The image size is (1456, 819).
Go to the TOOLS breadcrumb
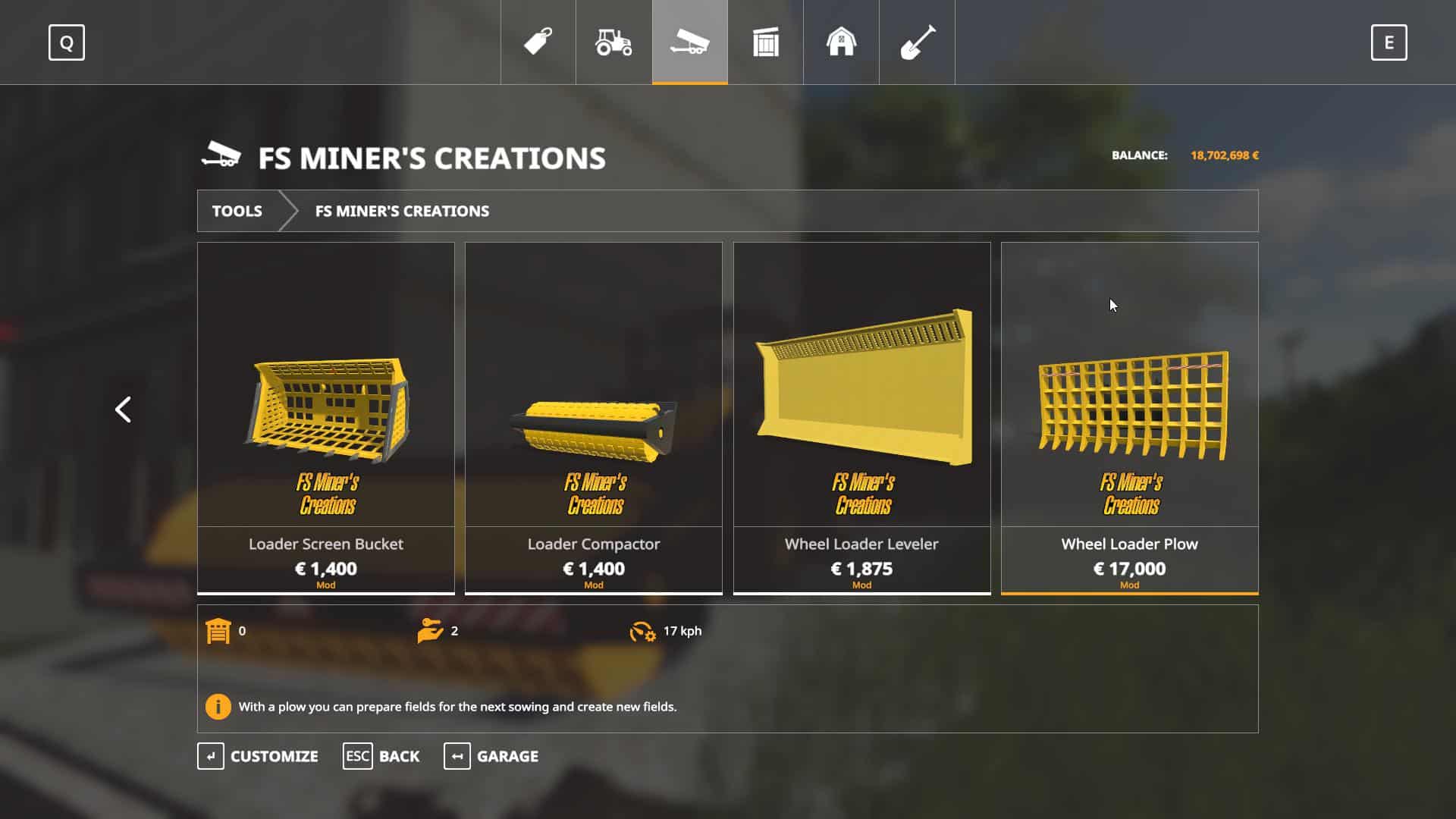(237, 211)
